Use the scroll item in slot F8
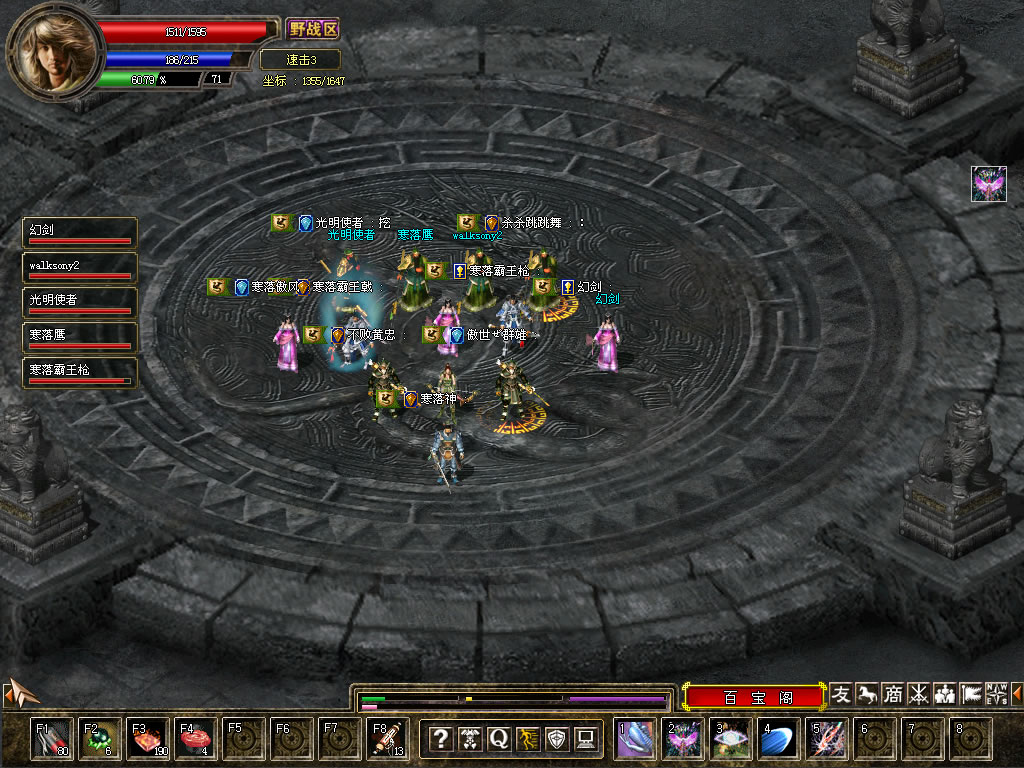The width and height of the screenshot is (1024, 768). [387, 739]
